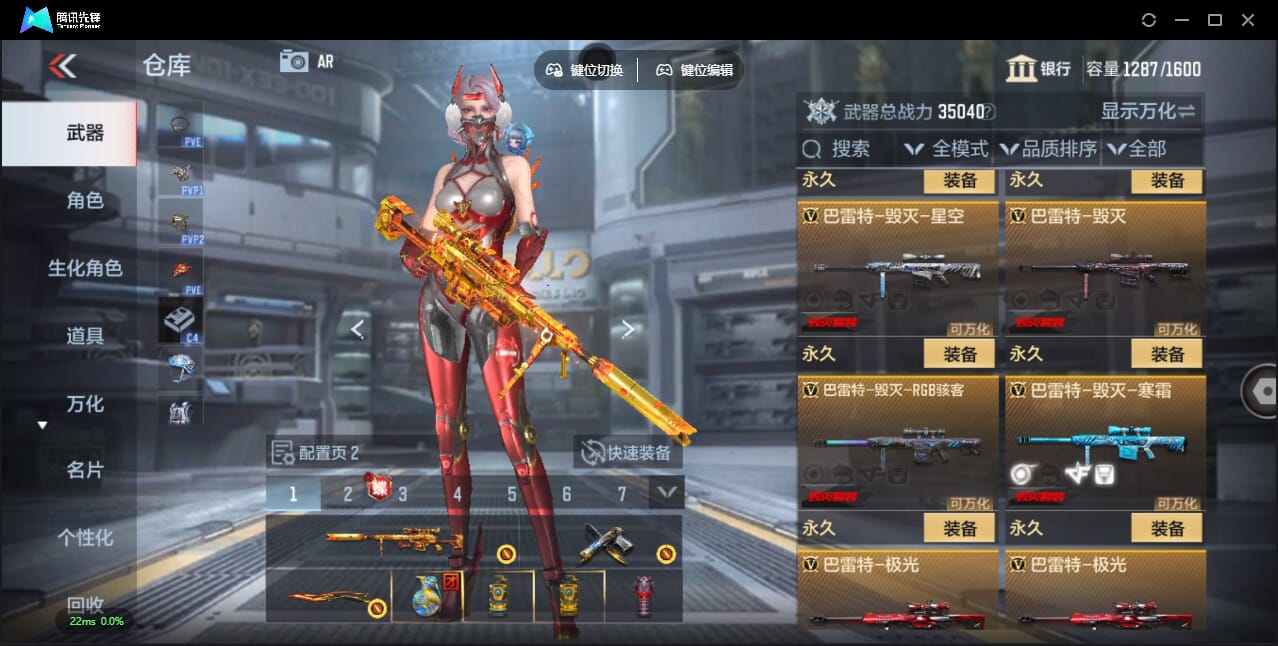Toggle 显示万化 display option
This screenshot has width=1278, height=646.
click(1148, 111)
